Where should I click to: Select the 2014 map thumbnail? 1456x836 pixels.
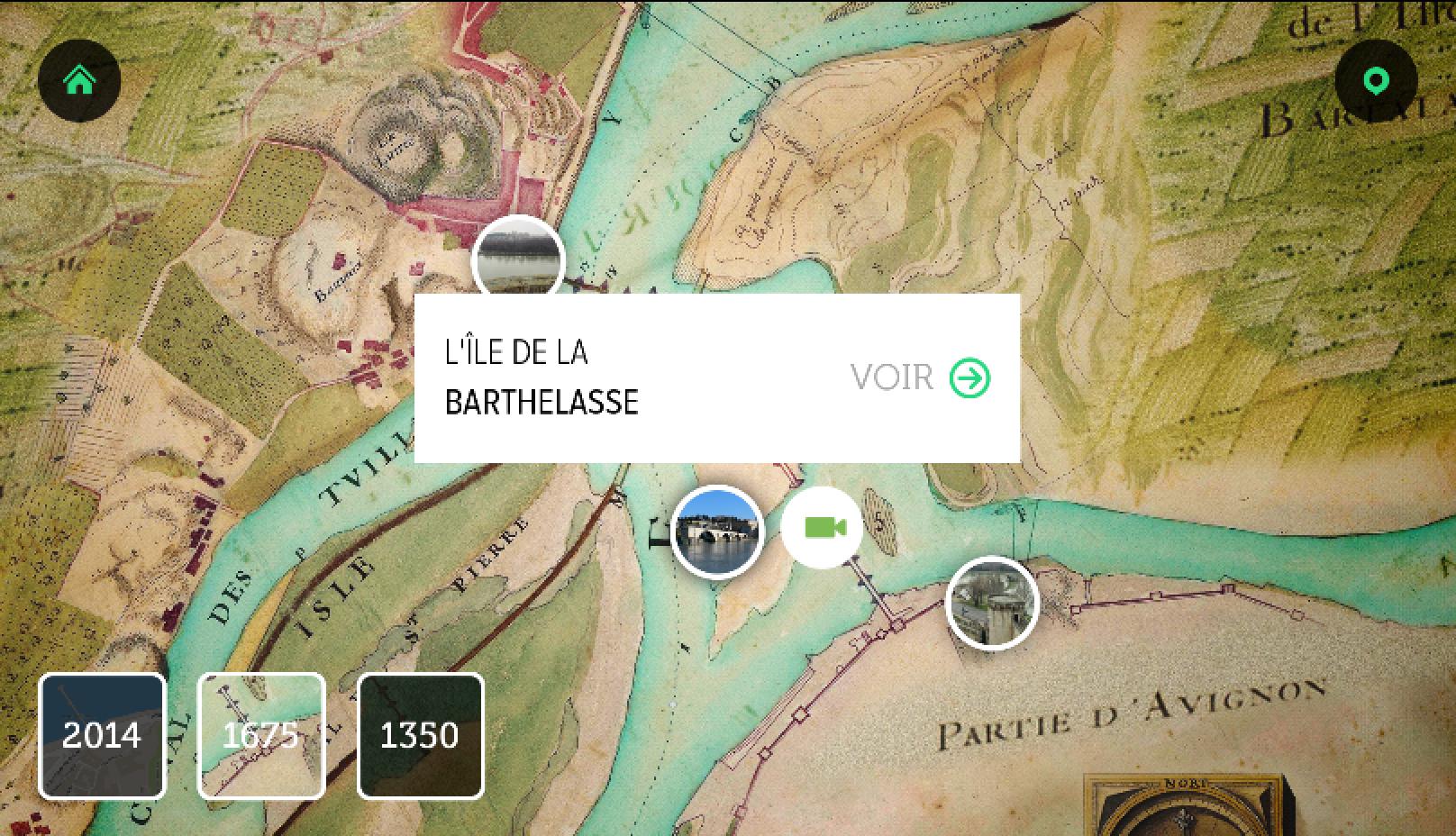[102, 735]
